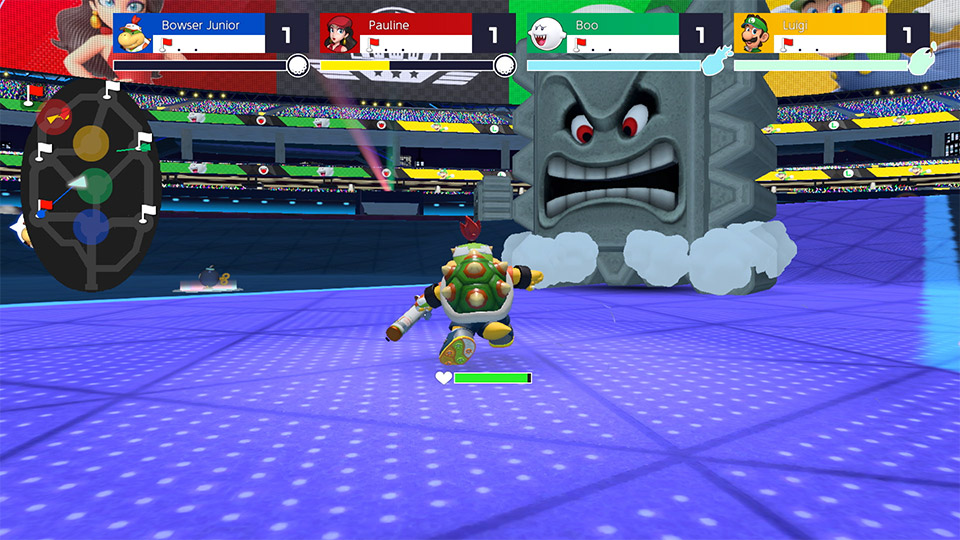Viewport: 960px width, 540px height.
Task: Click Luigi's player panel
Action: point(829,34)
